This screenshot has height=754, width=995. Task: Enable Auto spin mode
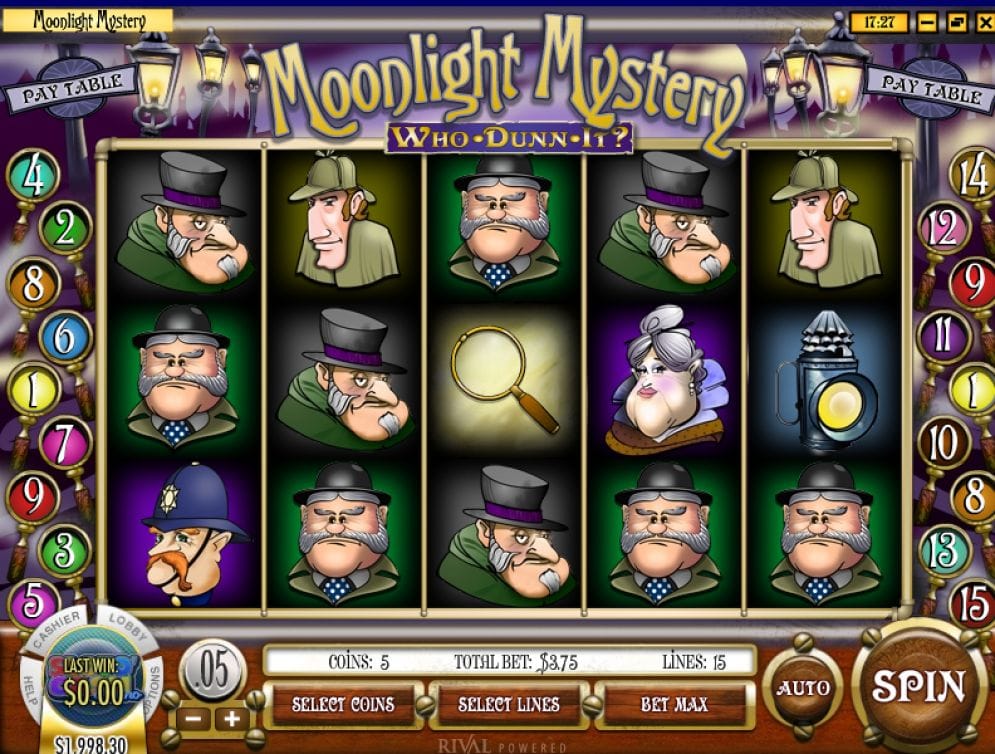click(802, 688)
